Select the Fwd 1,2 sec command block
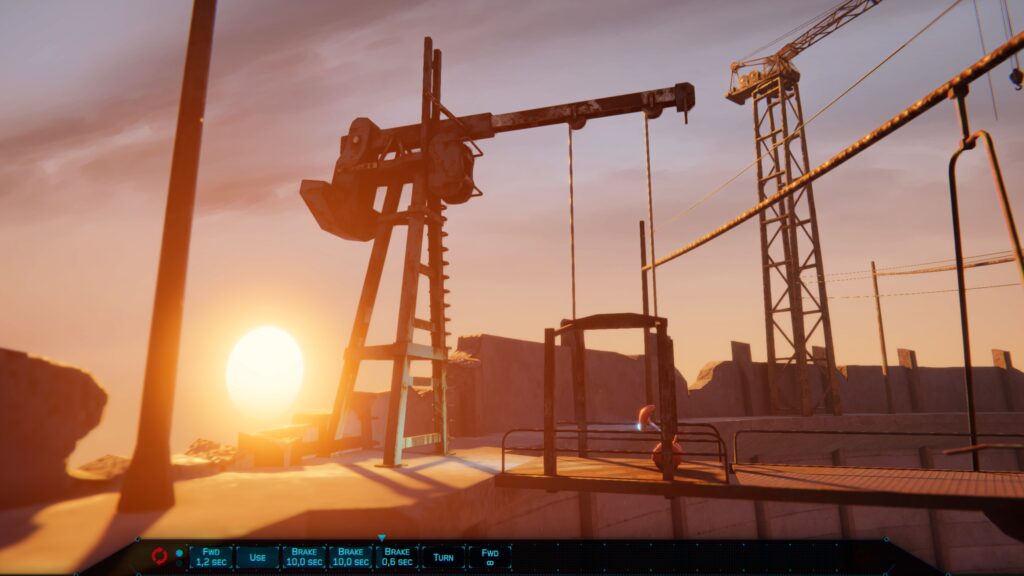This screenshot has width=1024, height=576. (211, 557)
